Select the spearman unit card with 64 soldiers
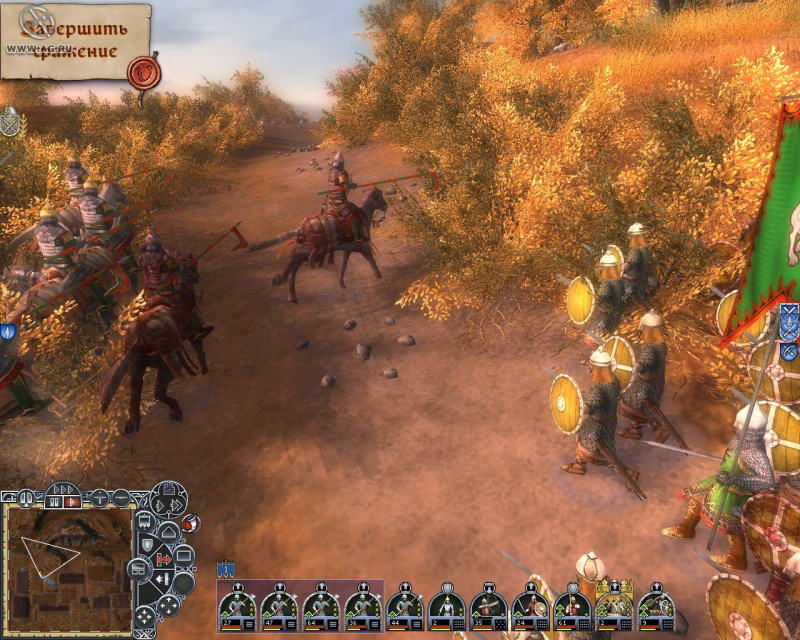The width and height of the screenshot is (800, 640). (x=320, y=606)
